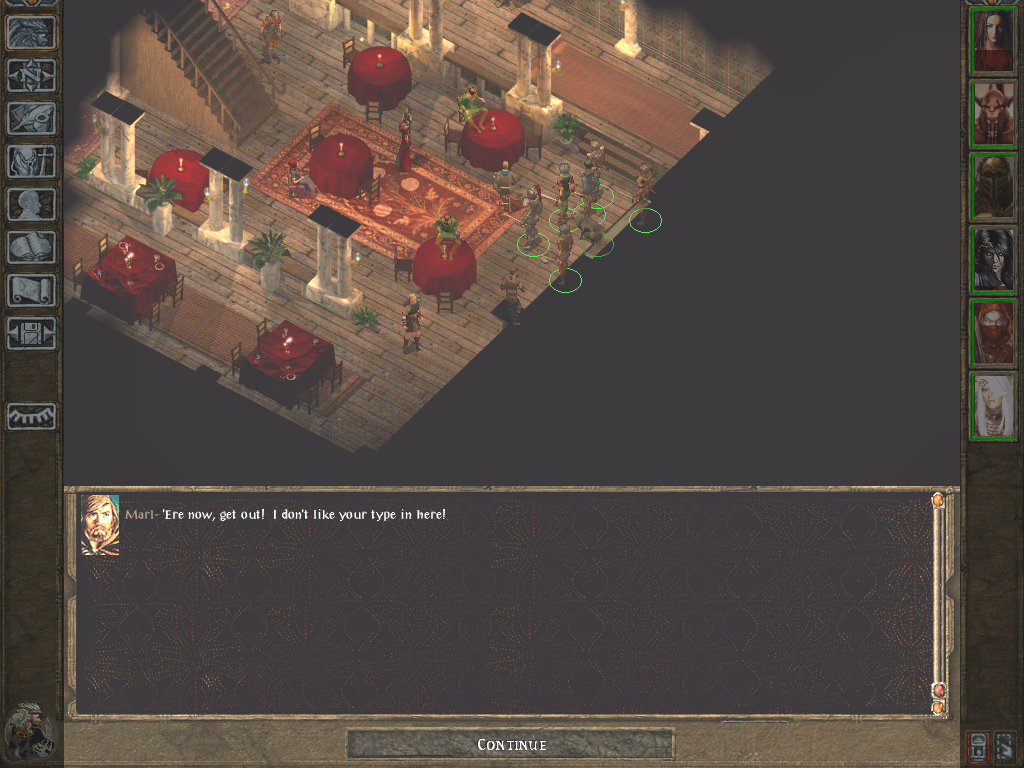Select the long brown-haired woman portrait
The width and height of the screenshot is (1024, 768).
[x=994, y=41]
